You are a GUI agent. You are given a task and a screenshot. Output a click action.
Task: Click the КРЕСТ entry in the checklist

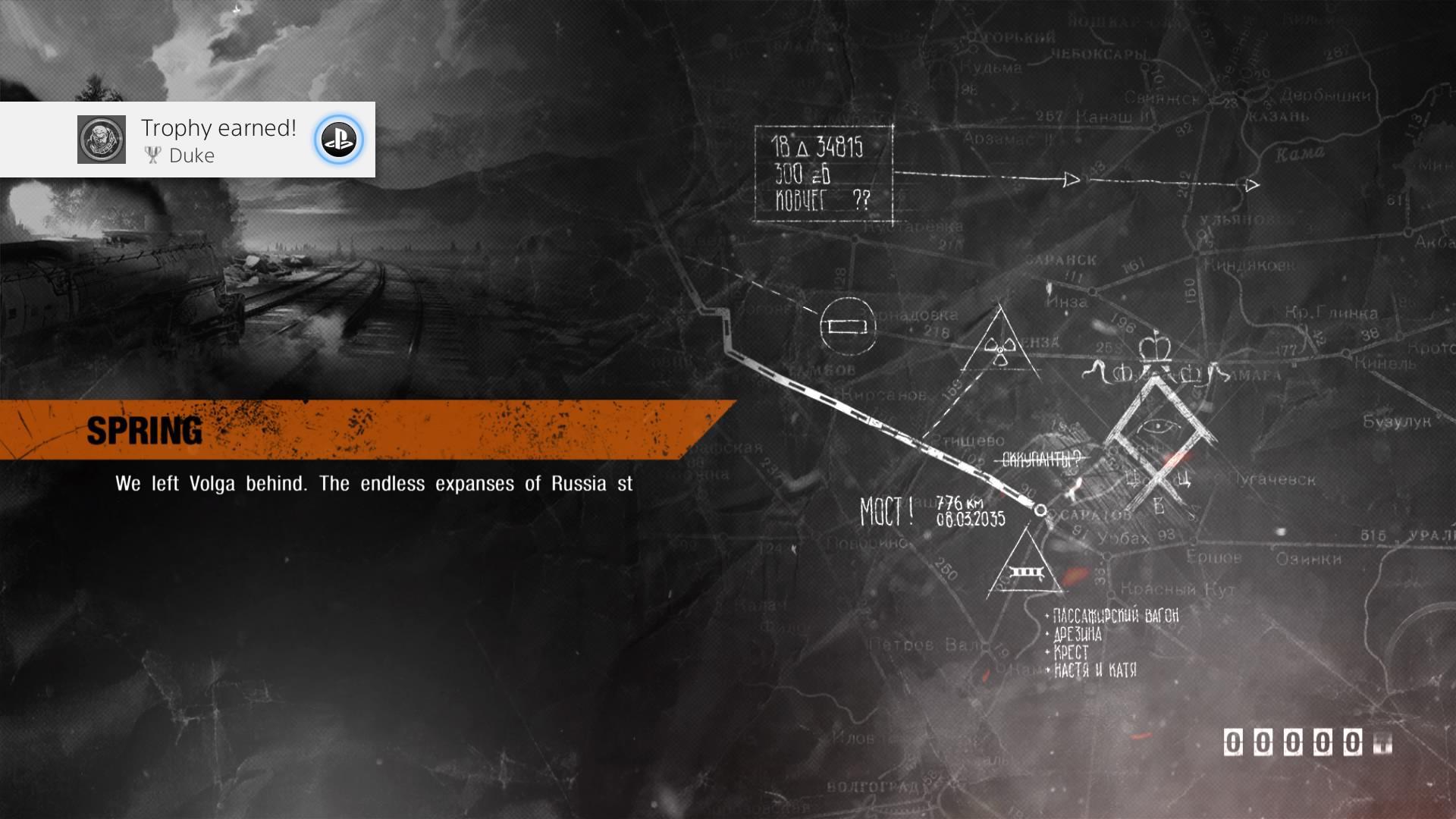tap(1073, 652)
